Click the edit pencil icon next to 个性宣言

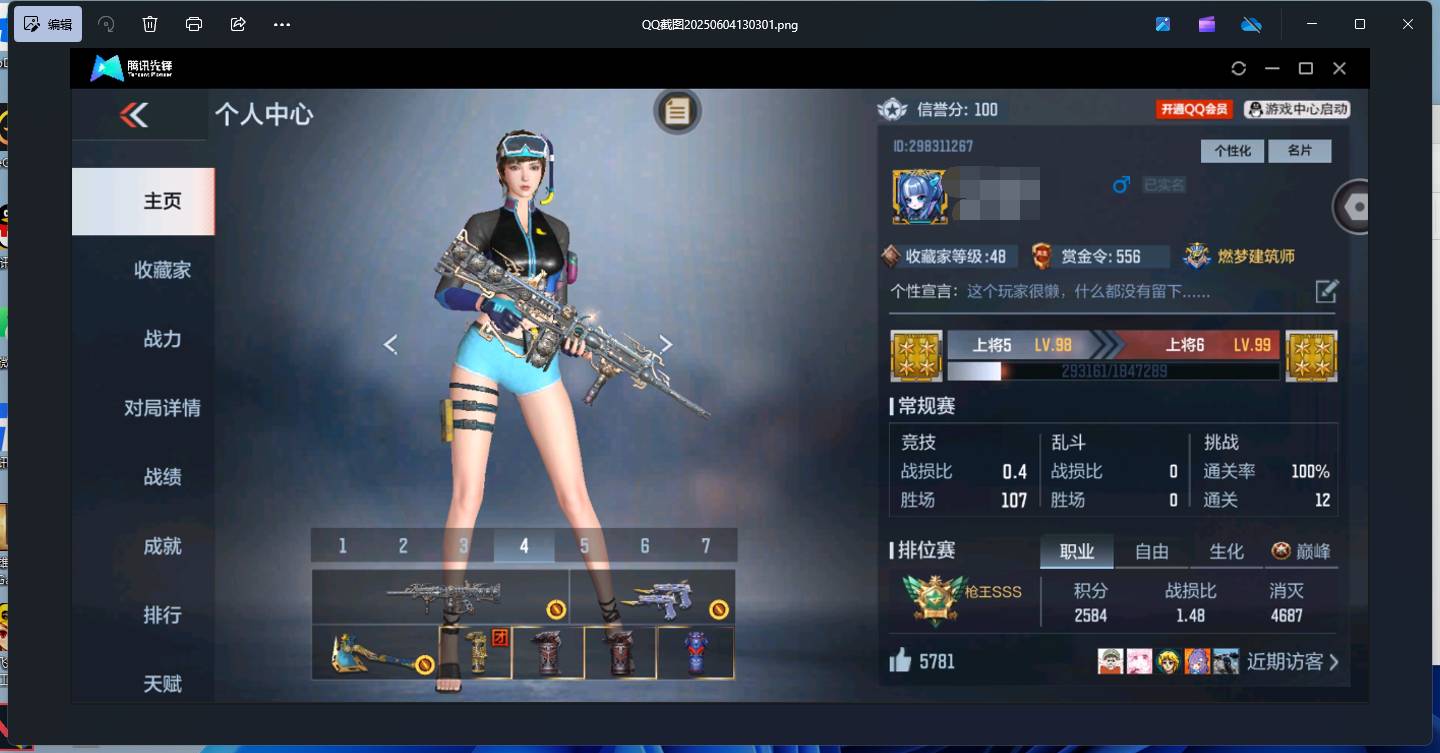click(1327, 291)
